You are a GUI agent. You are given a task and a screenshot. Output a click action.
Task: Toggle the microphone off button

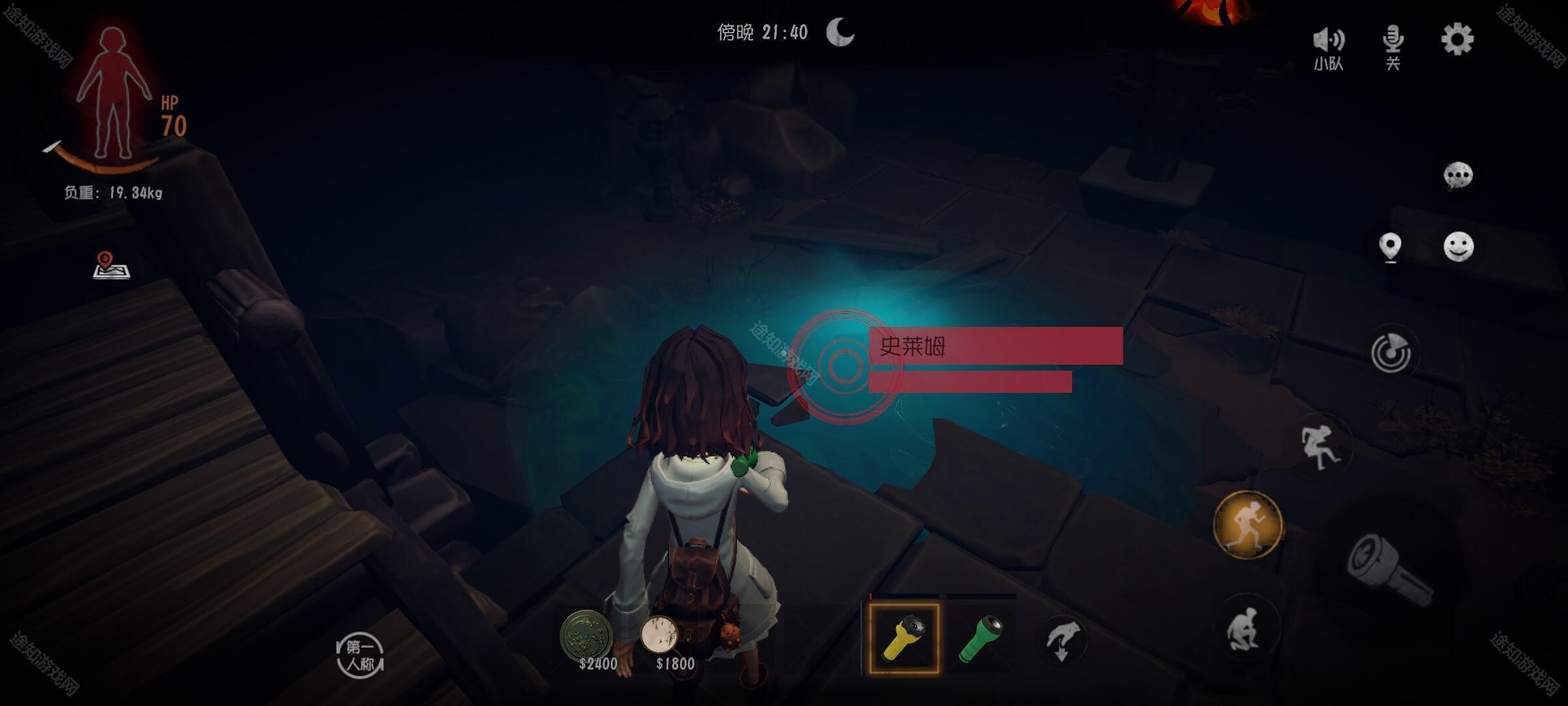[x=1393, y=46]
